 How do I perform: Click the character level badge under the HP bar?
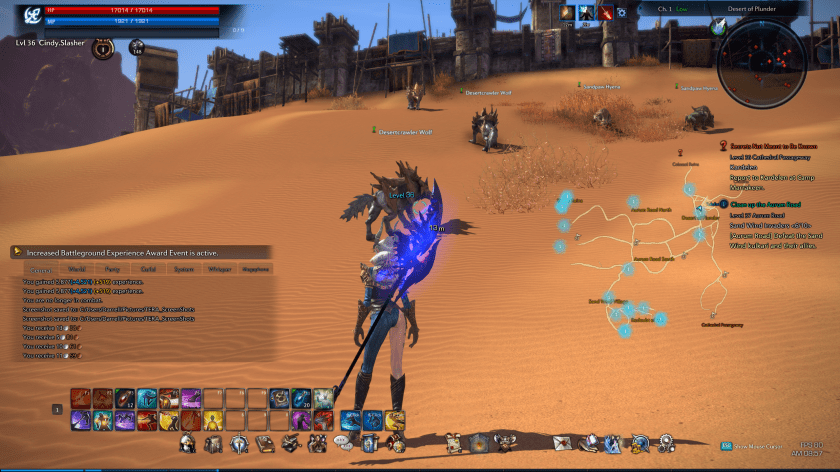click(x=102, y=47)
